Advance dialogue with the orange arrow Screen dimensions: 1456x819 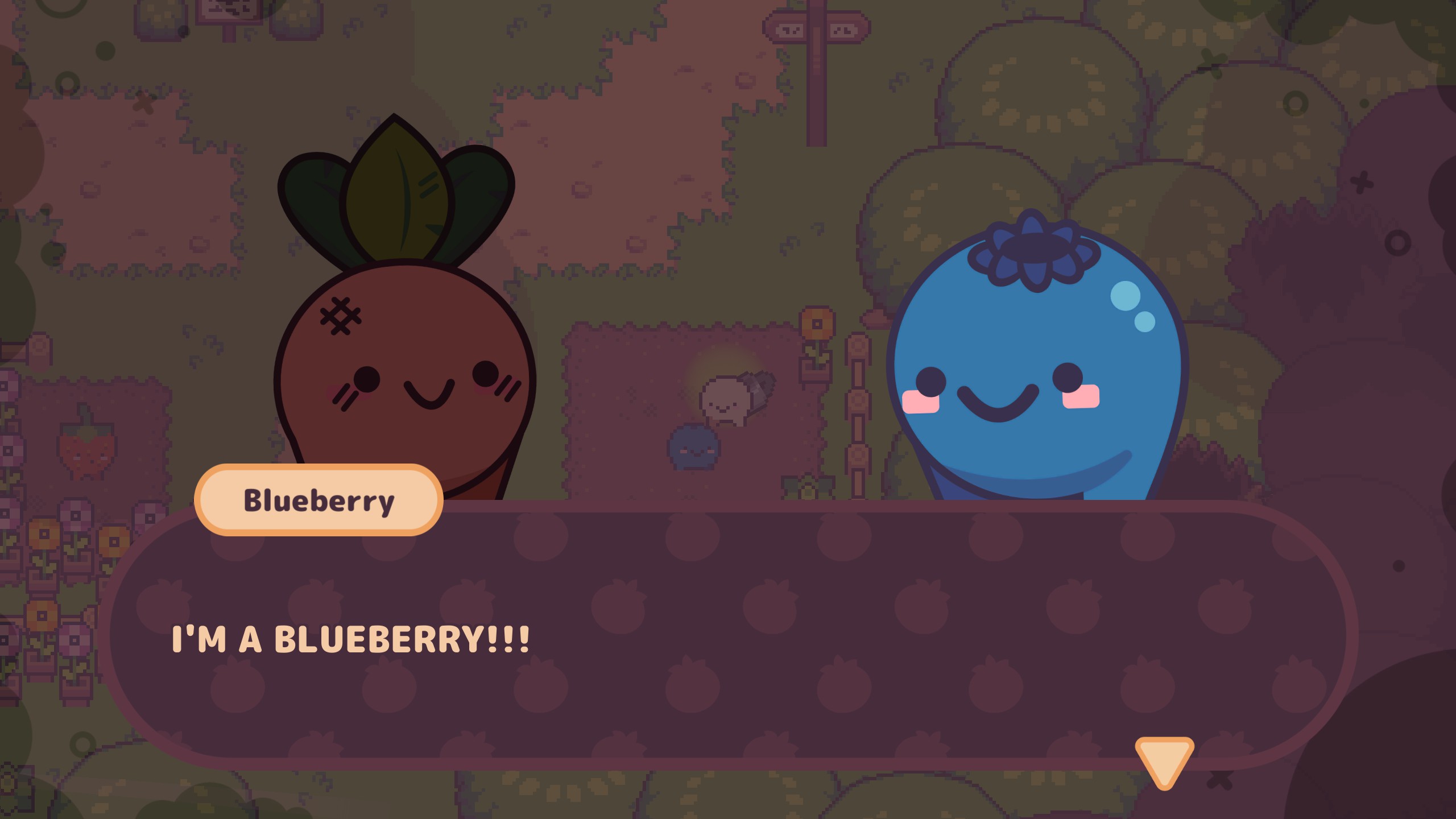[1164, 760]
